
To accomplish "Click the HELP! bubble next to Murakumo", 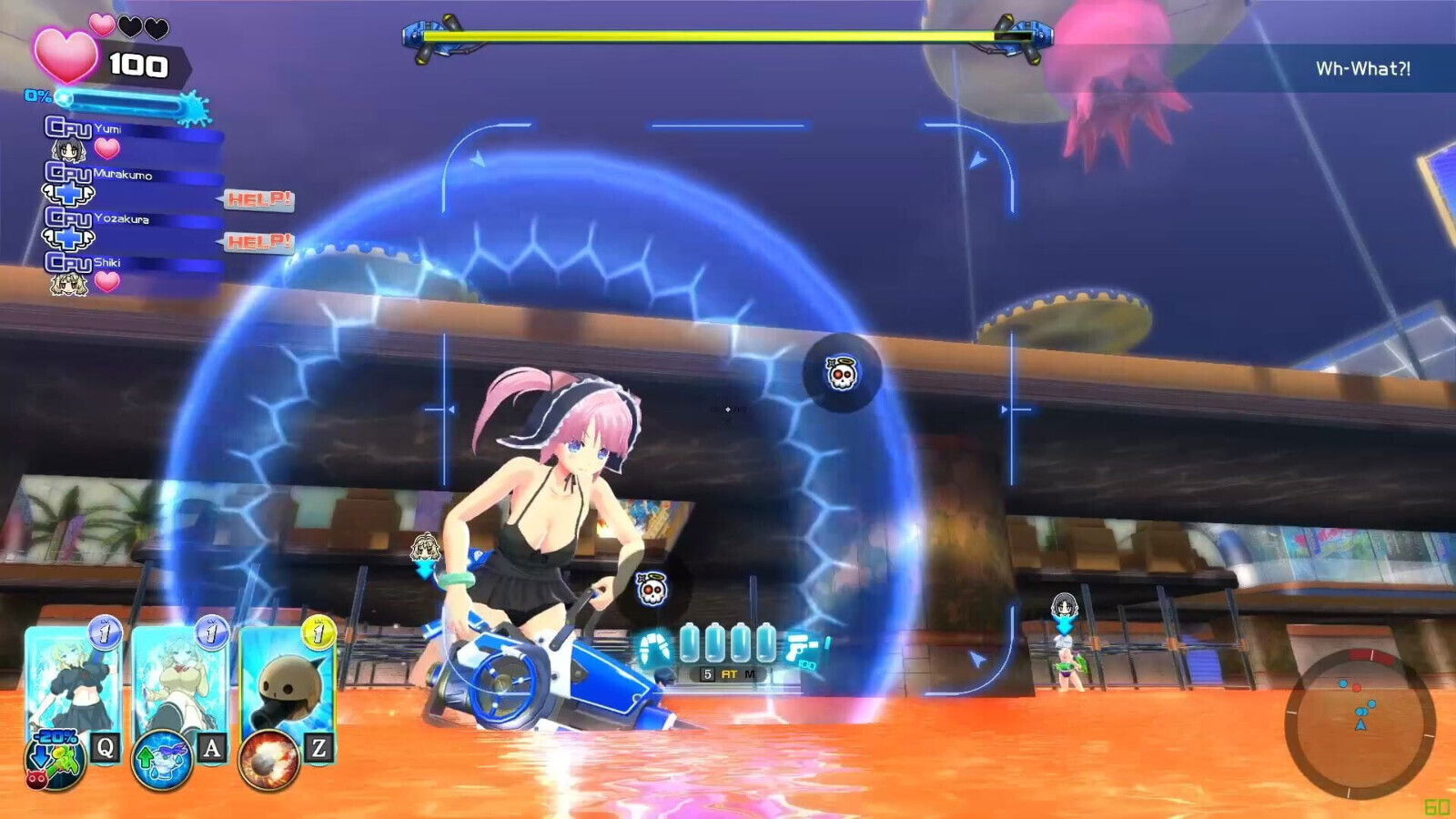I will coord(258,198).
